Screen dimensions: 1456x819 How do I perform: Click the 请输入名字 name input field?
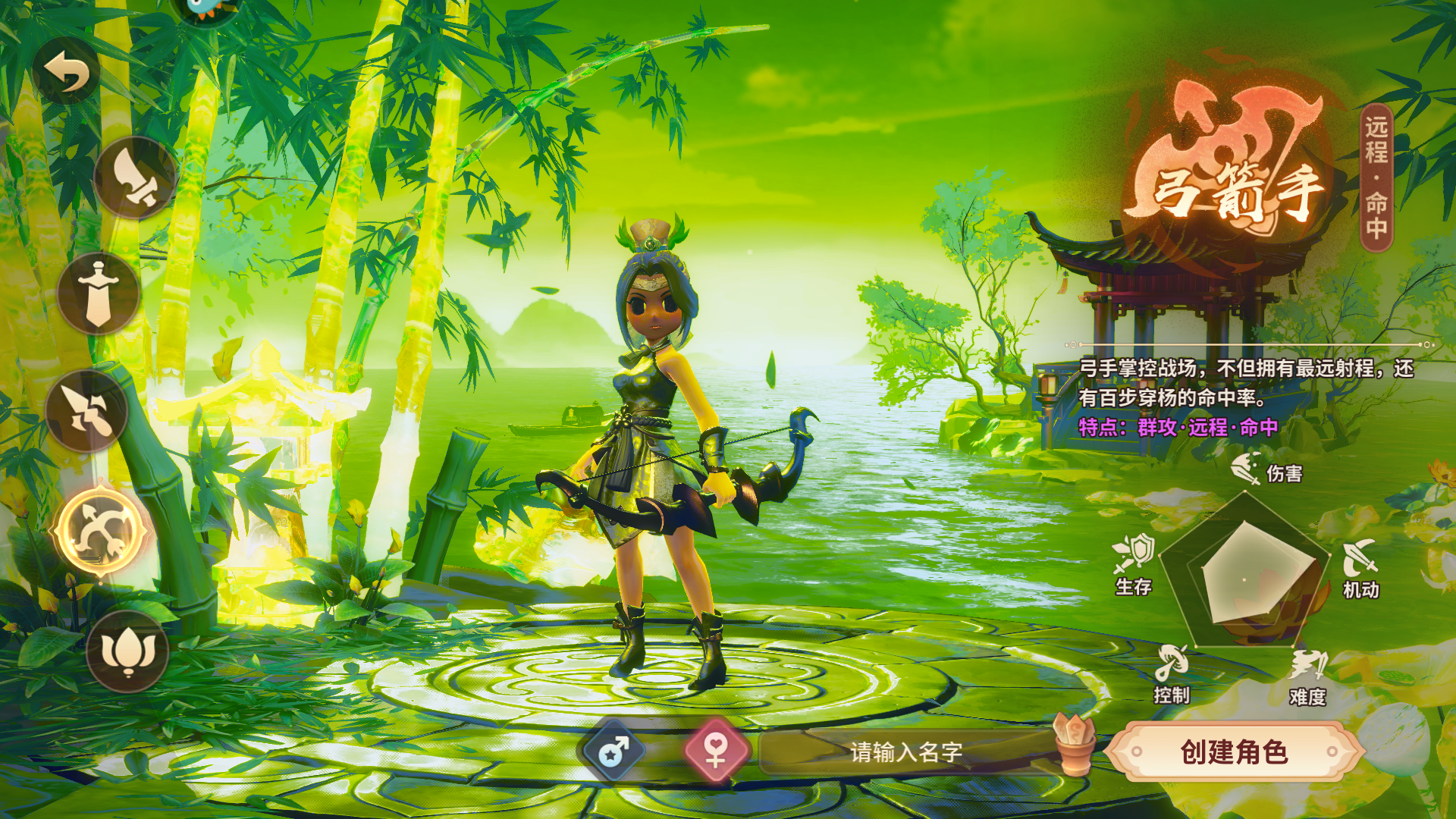coord(905,752)
